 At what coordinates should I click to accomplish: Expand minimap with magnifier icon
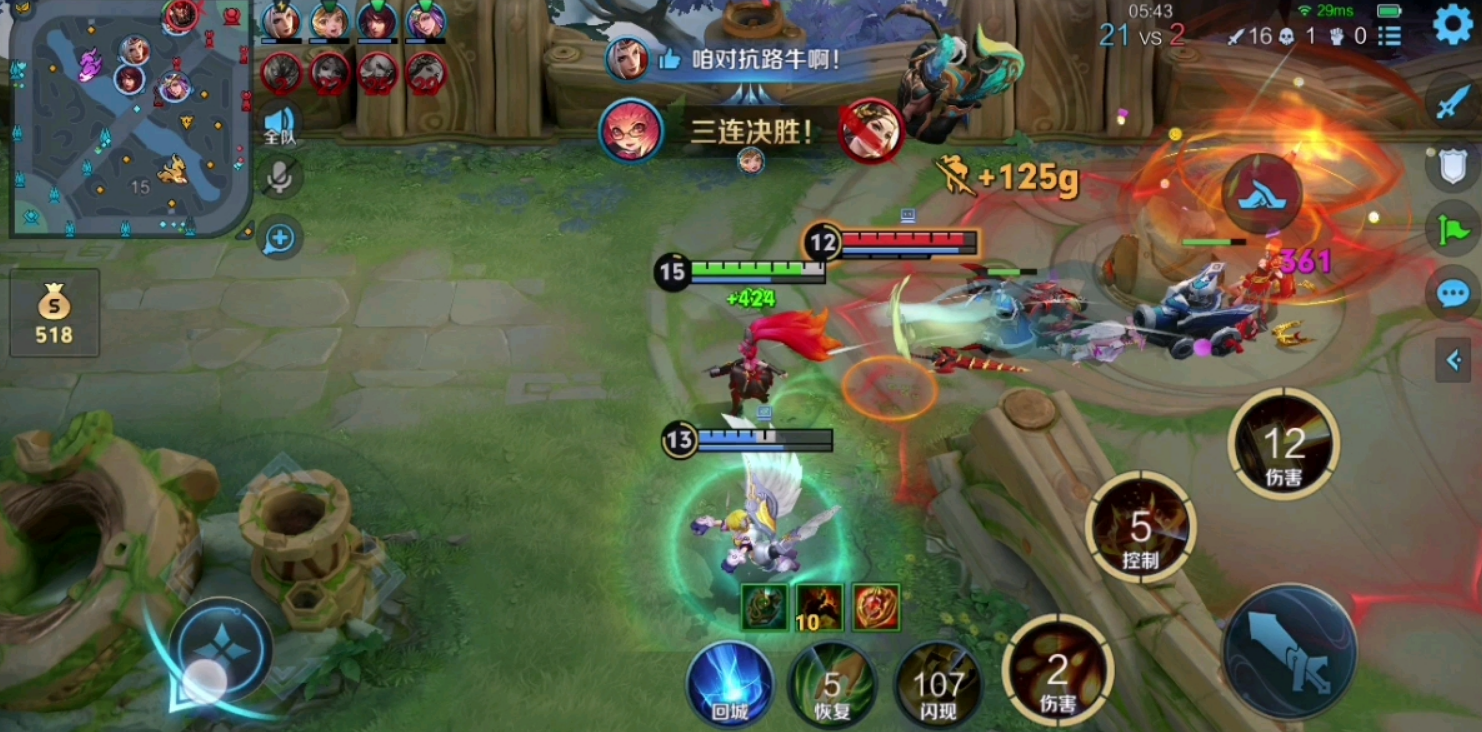(x=278, y=239)
